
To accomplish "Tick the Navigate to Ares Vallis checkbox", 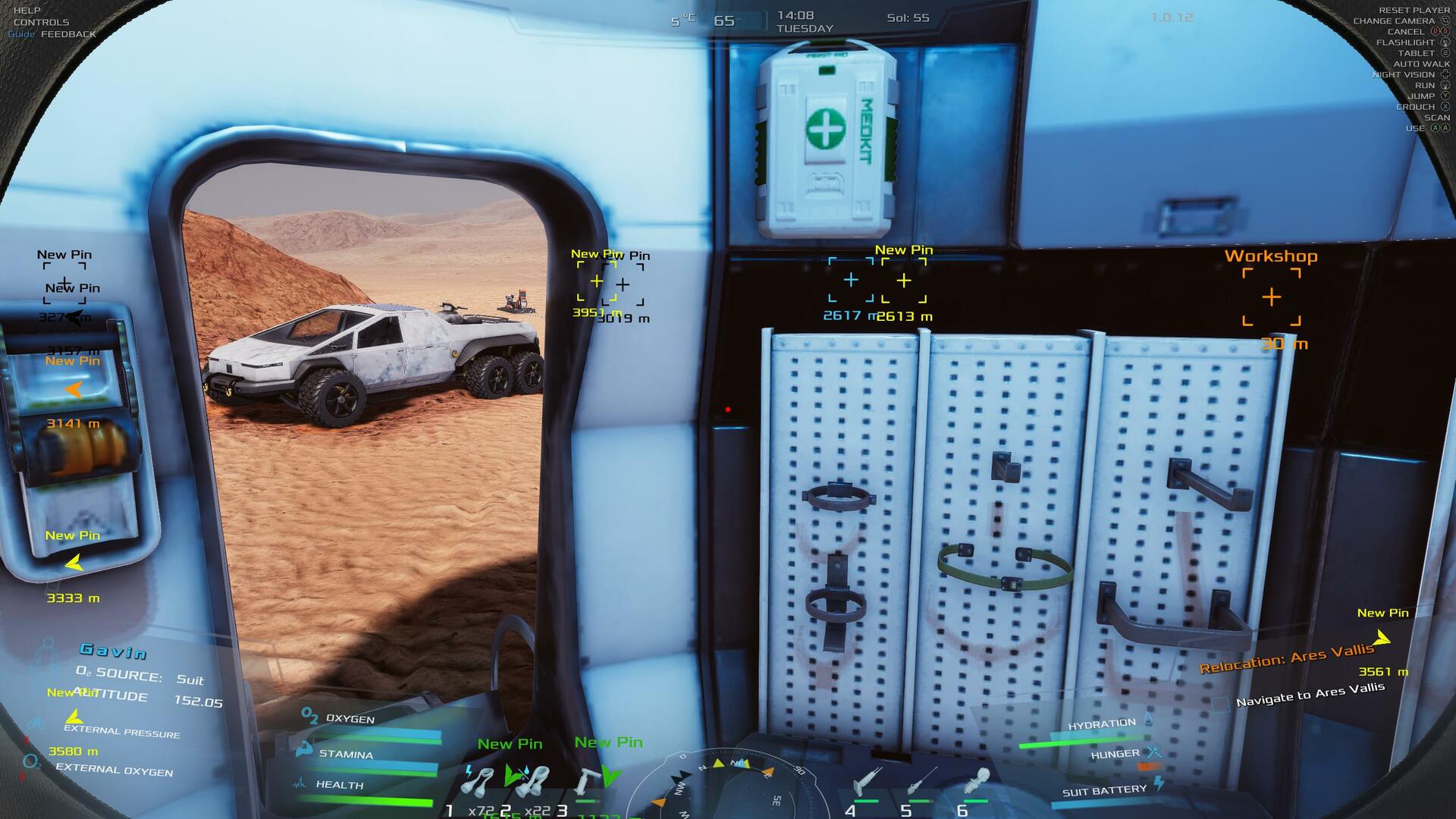I will coord(1220,704).
